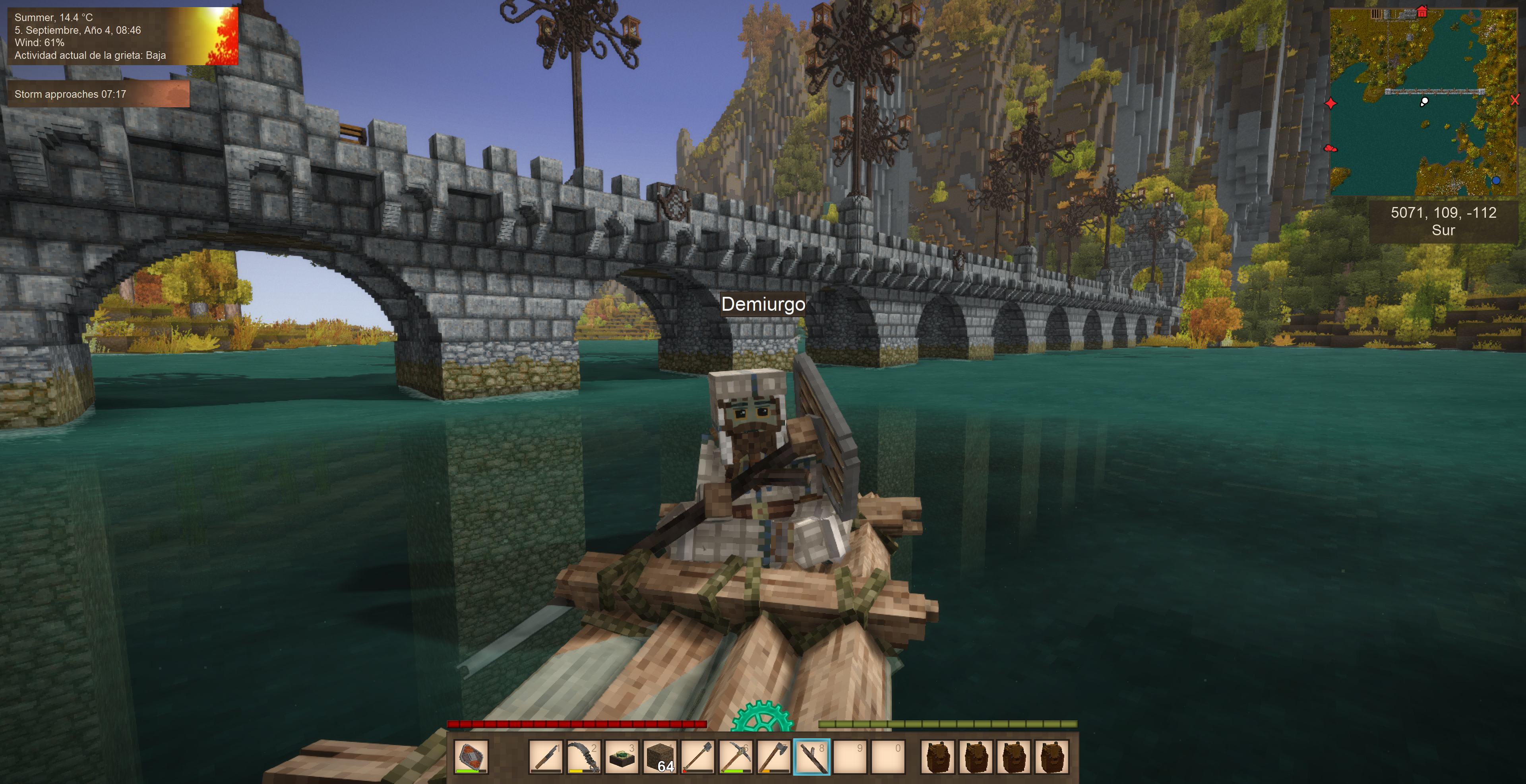Image resolution: width=1526 pixels, height=784 pixels.
Task: Select empty hotbar slot 0
Action: 887,757
